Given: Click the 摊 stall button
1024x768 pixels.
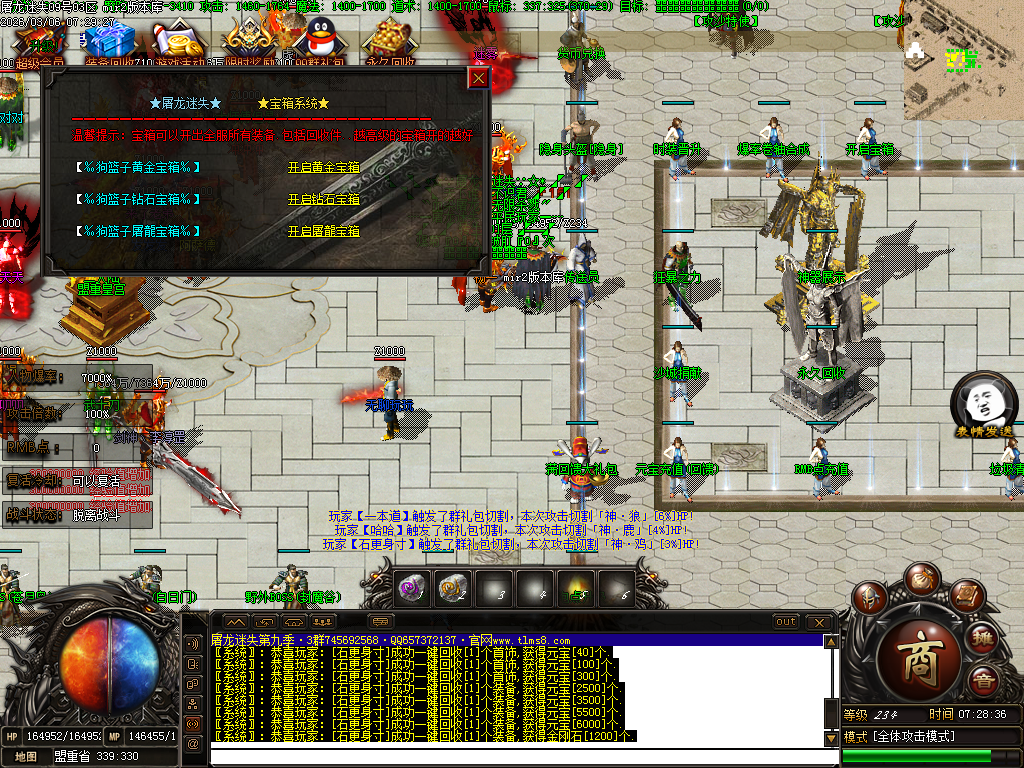Looking at the screenshot, I should click(x=983, y=639).
